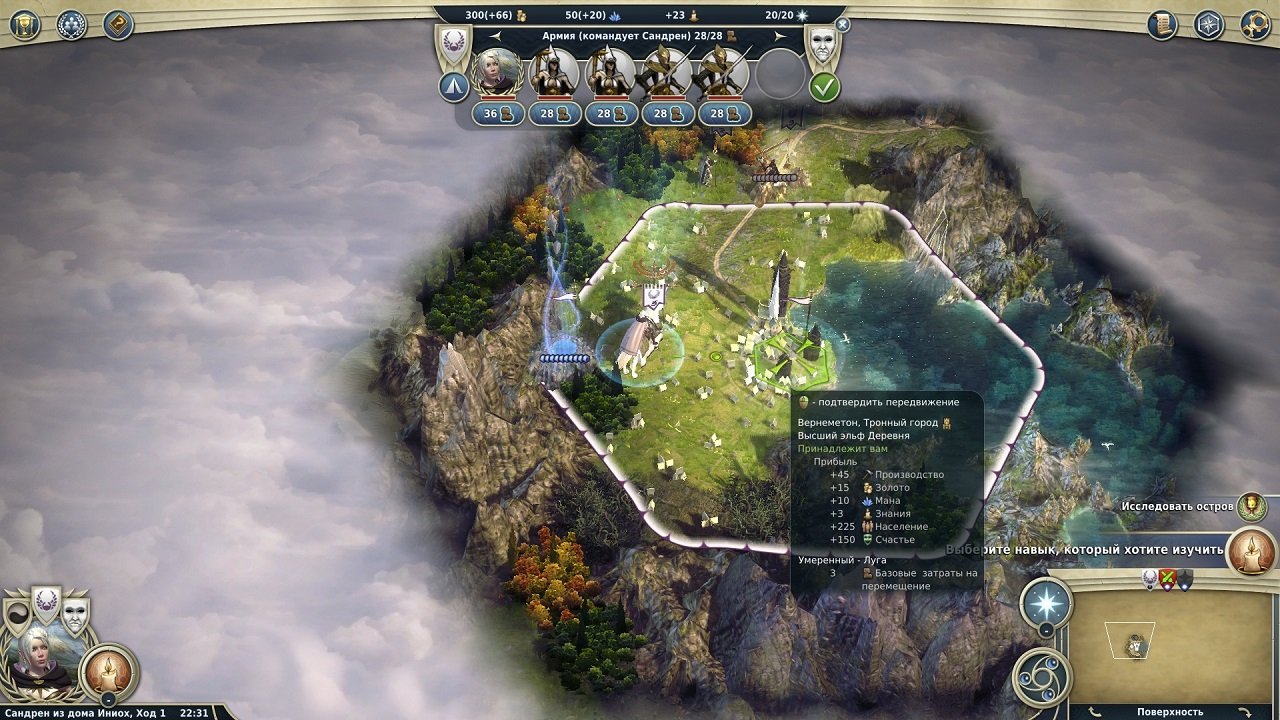Screen dimensions: 1280x720
Task: Click the hourglass trophy icon top-left
Action: pyautogui.click(x=25, y=25)
